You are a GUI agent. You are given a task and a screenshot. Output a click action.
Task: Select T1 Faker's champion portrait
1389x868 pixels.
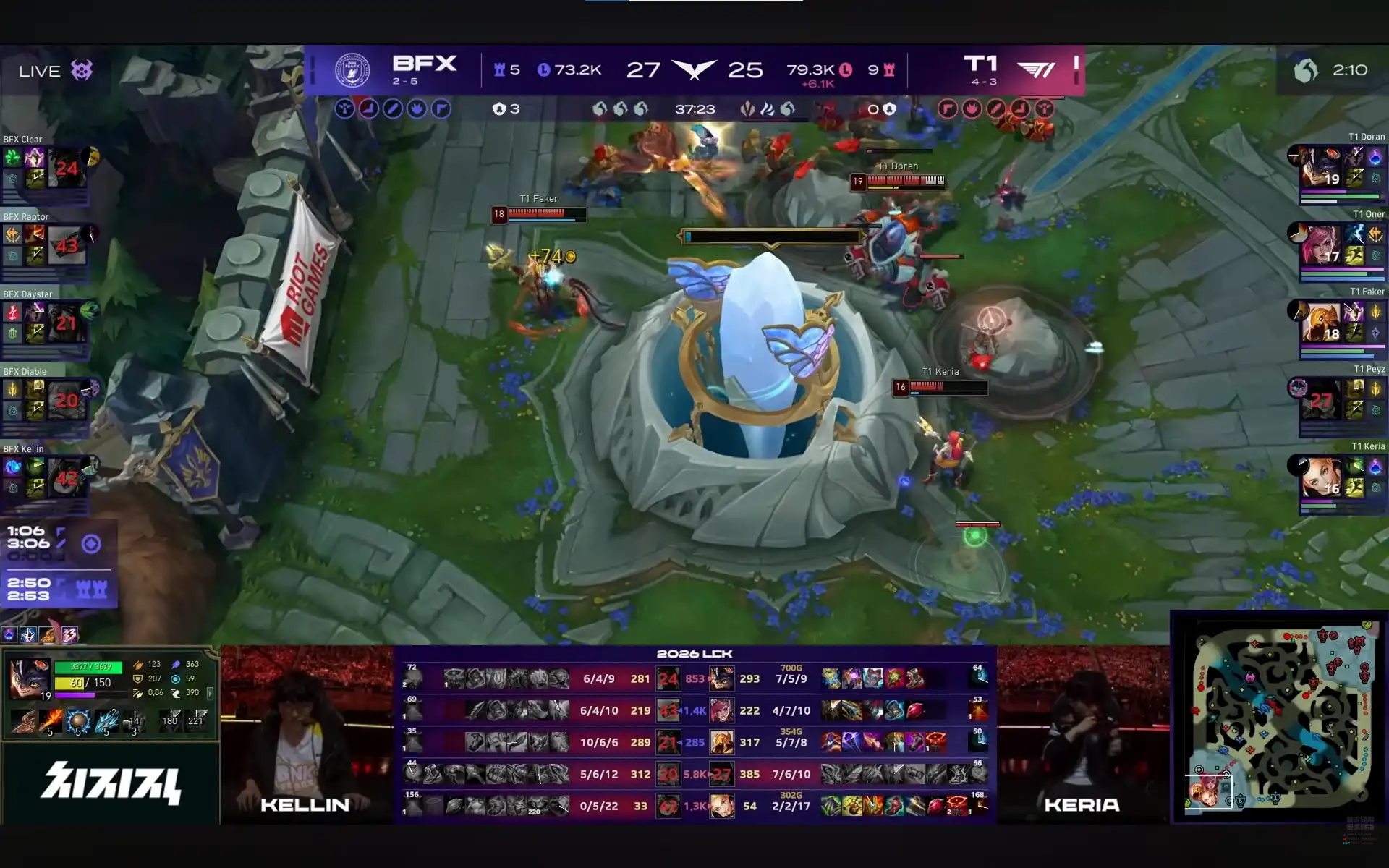[1320, 322]
